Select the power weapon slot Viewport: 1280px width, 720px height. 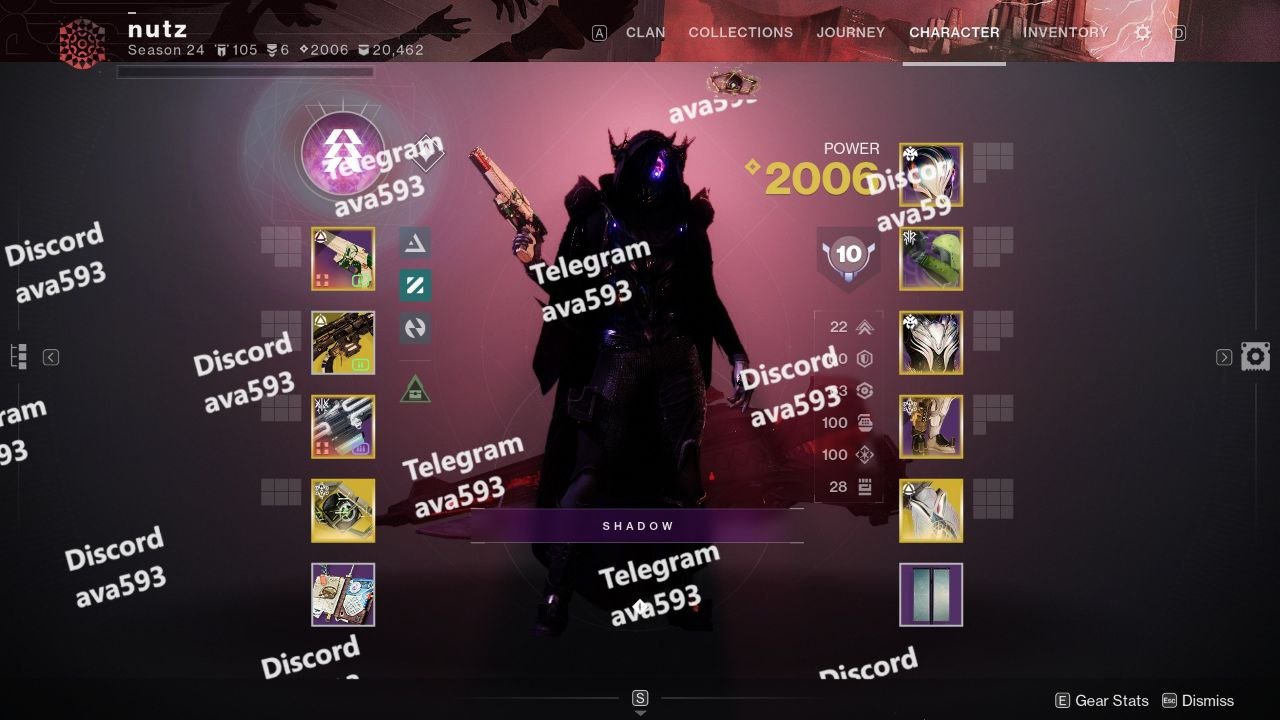[x=343, y=427]
